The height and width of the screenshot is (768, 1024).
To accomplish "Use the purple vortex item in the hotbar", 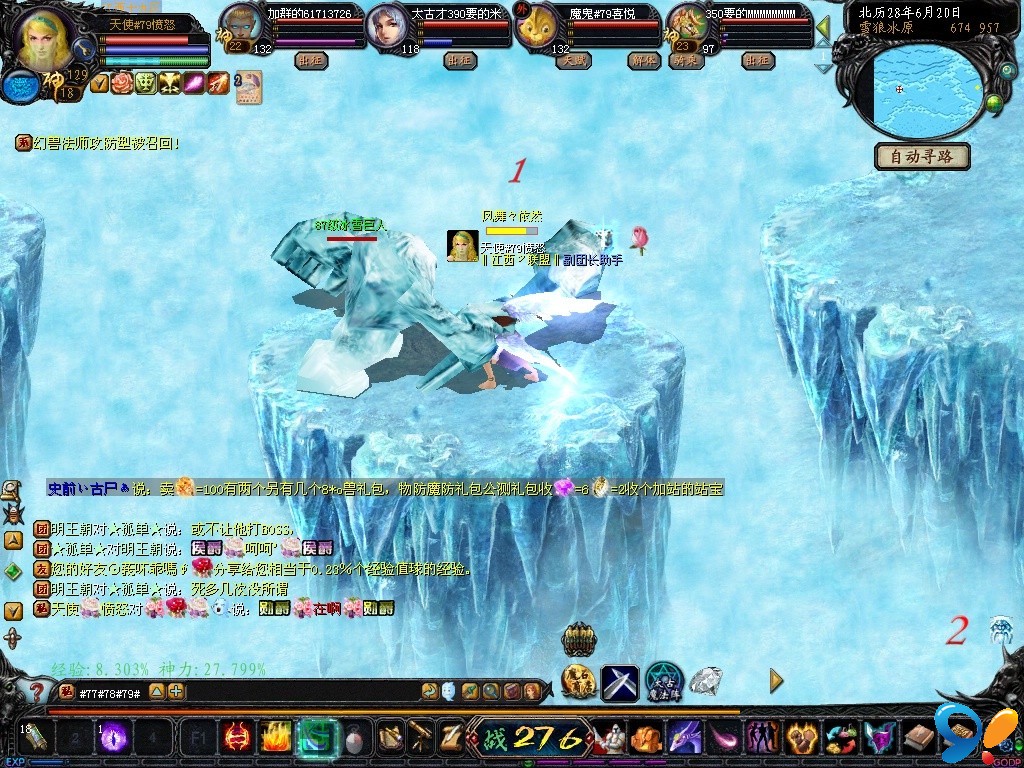I will [112, 737].
